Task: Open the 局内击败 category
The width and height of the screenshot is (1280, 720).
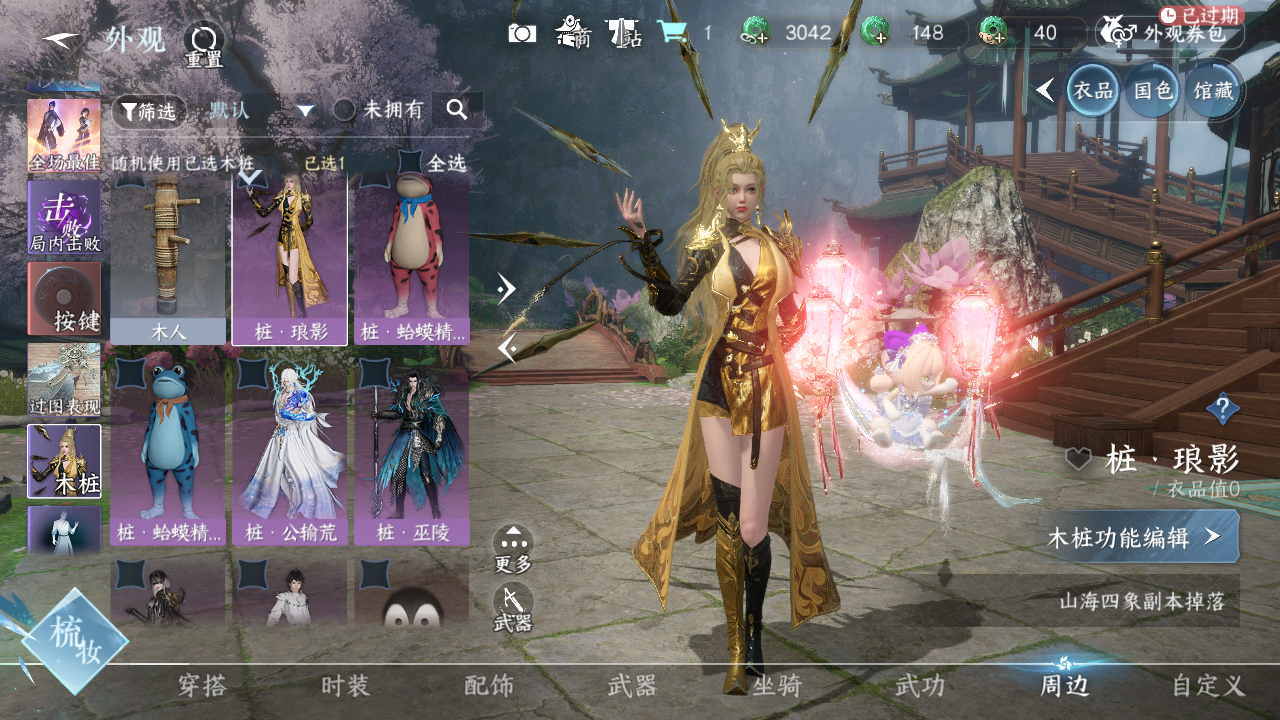Action: [x=64, y=216]
